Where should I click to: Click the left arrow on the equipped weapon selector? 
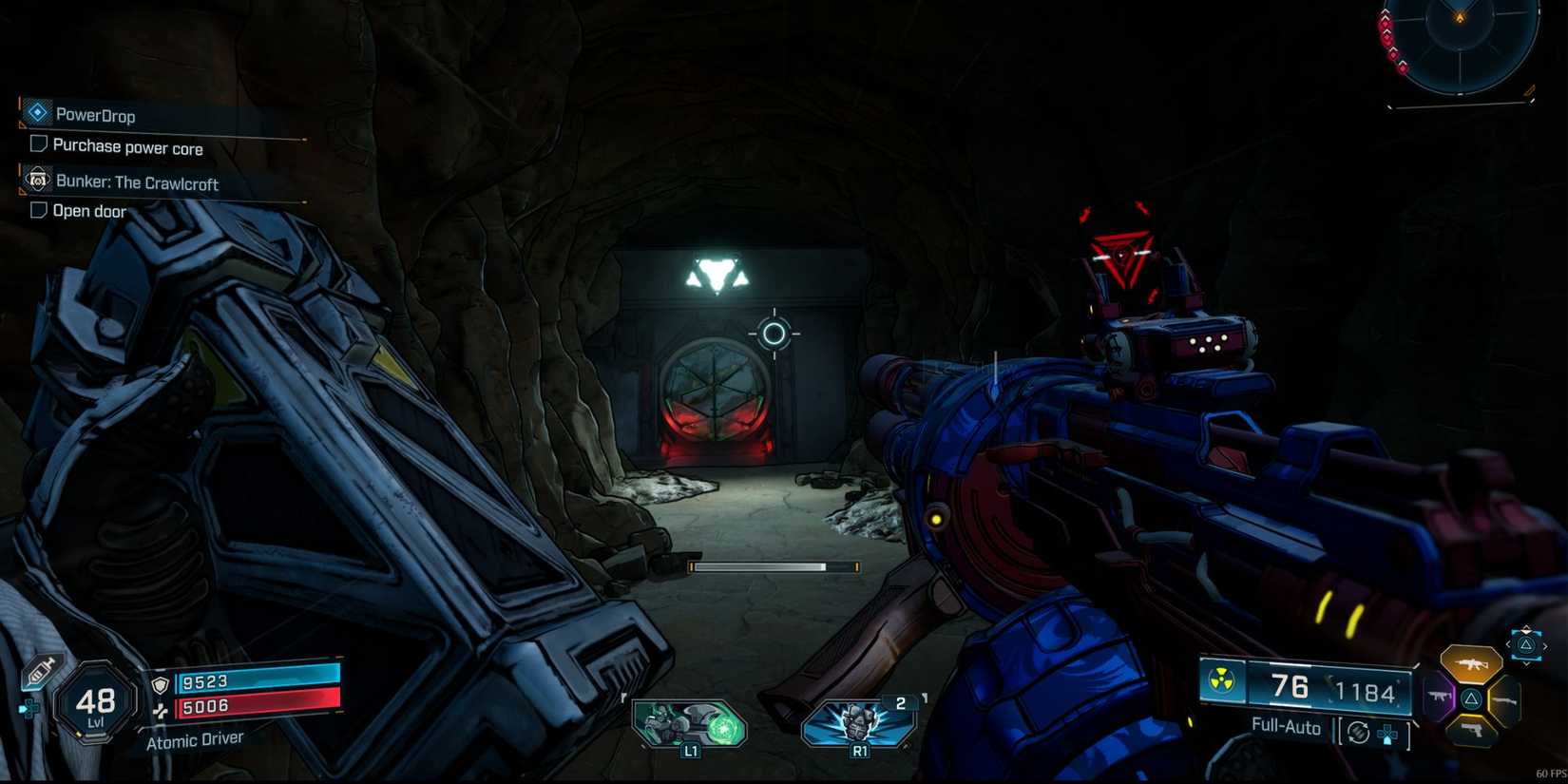tap(1508, 645)
